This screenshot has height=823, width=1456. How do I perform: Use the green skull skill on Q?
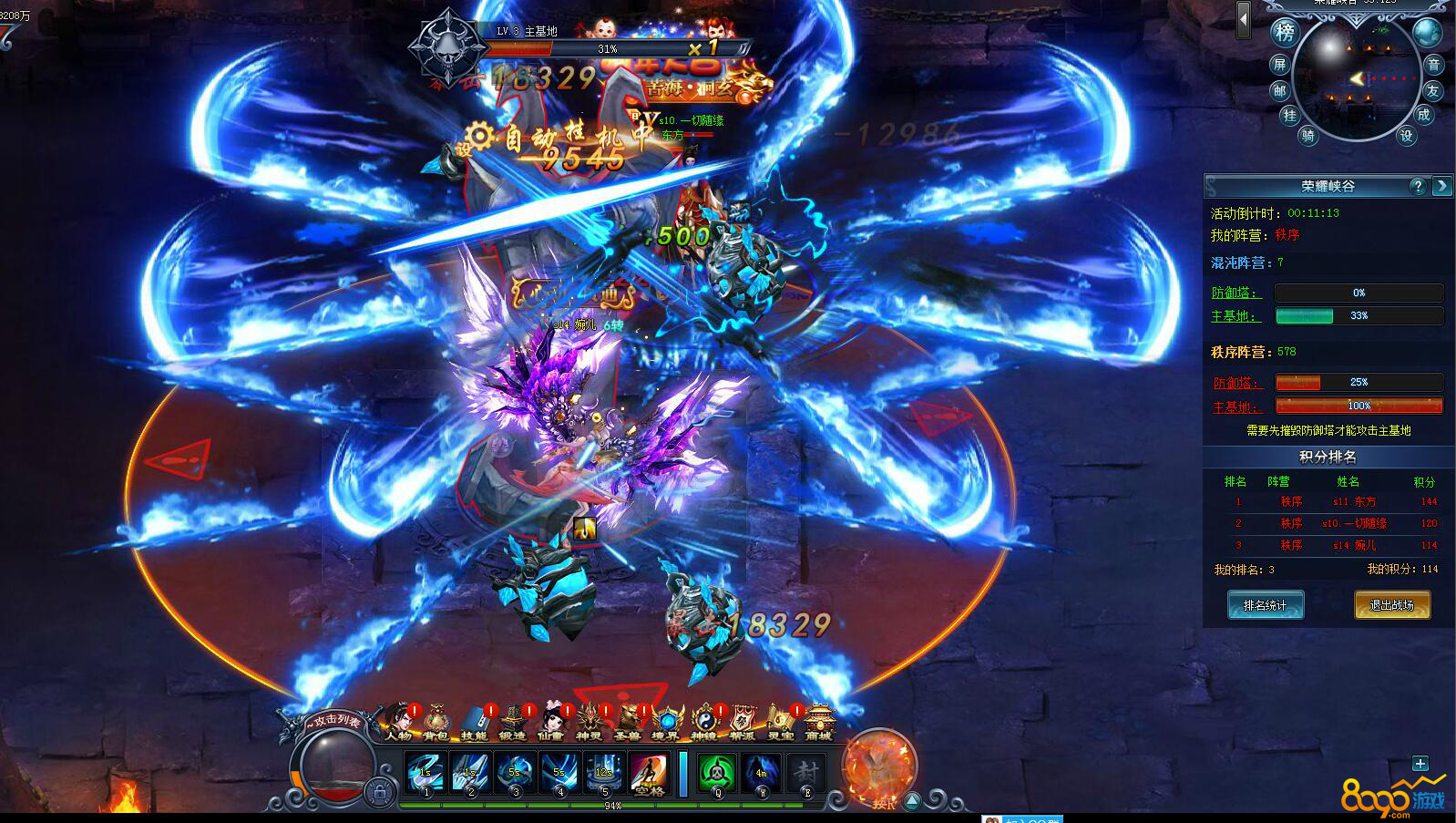coord(717,774)
